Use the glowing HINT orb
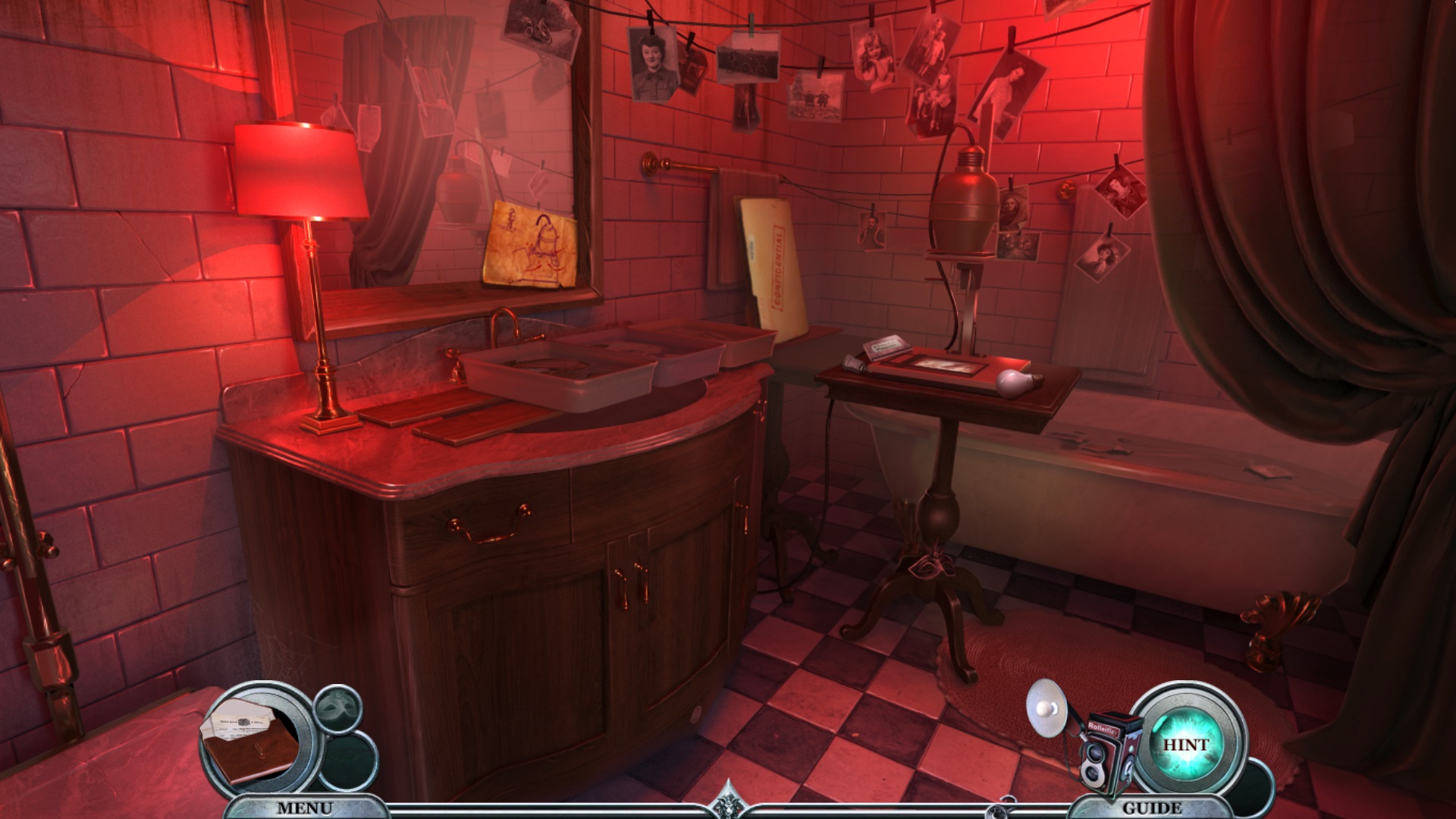This screenshot has width=1456, height=819. [1186, 744]
